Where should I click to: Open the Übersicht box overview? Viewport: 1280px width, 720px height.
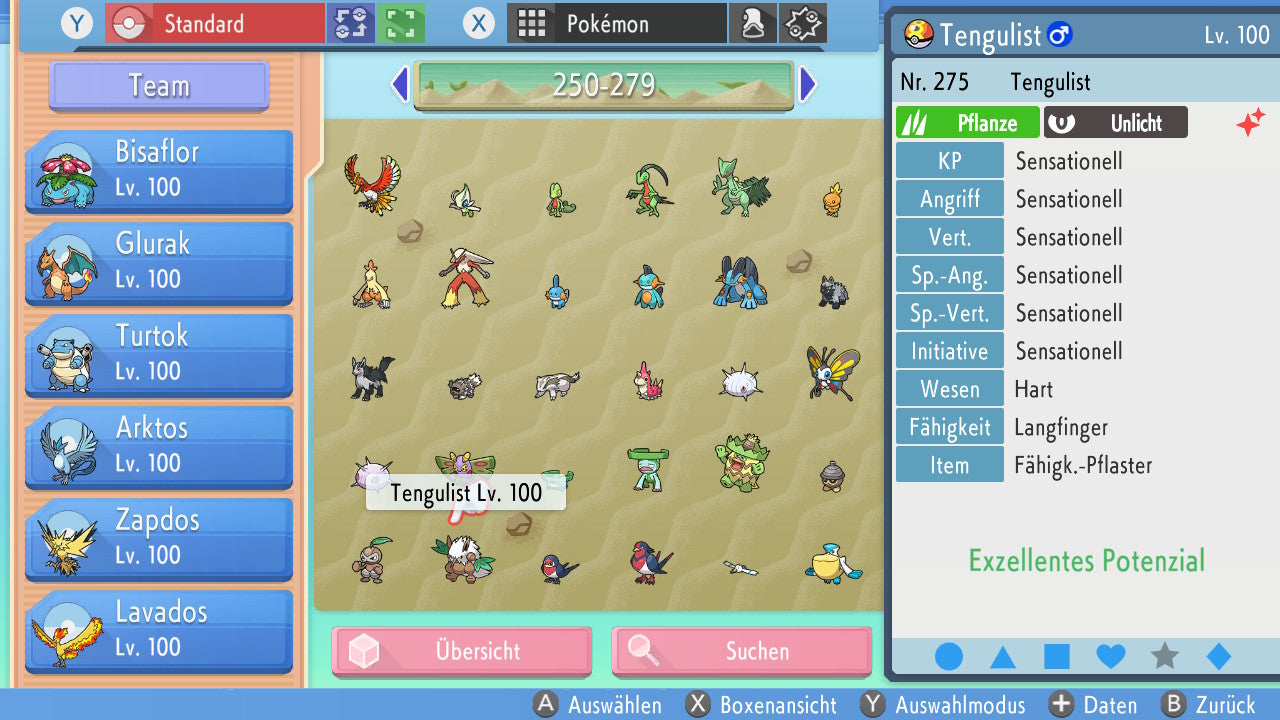pyautogui.click(x=462, y=652)
